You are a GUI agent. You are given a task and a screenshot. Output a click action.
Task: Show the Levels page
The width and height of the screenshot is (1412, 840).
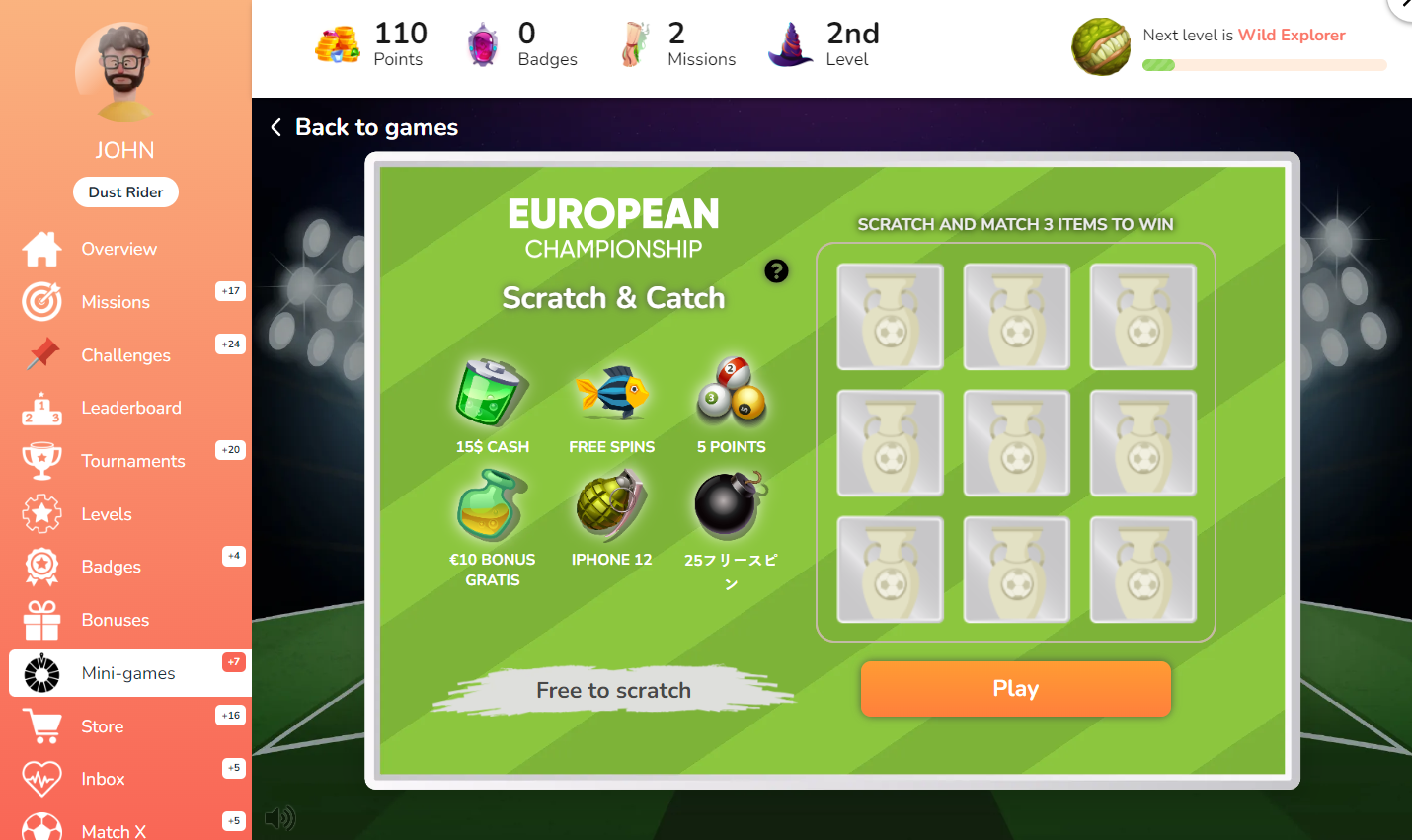click(x=107, y=514)
